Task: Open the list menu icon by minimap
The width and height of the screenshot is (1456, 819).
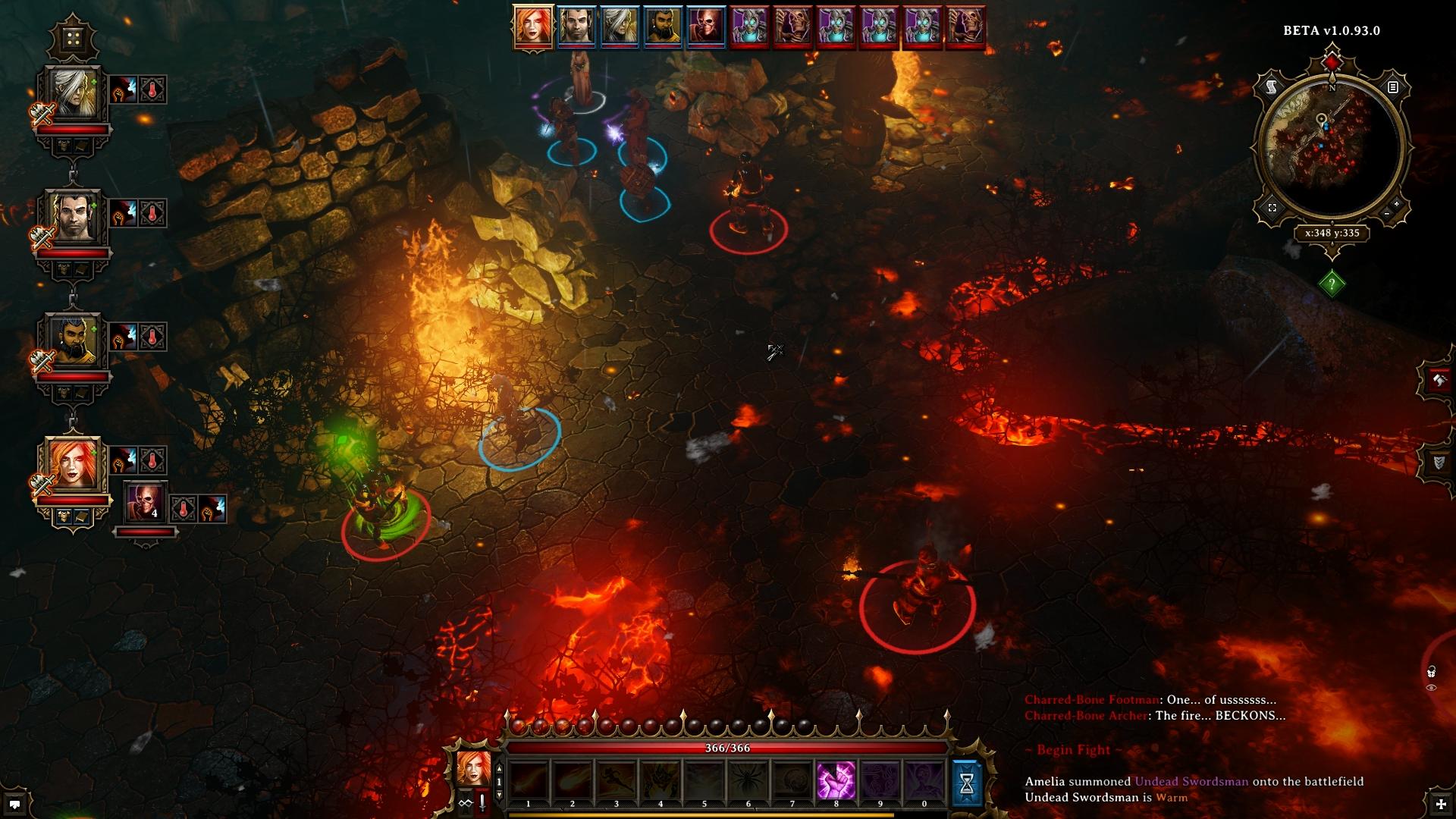Action: pos(1392,87)
